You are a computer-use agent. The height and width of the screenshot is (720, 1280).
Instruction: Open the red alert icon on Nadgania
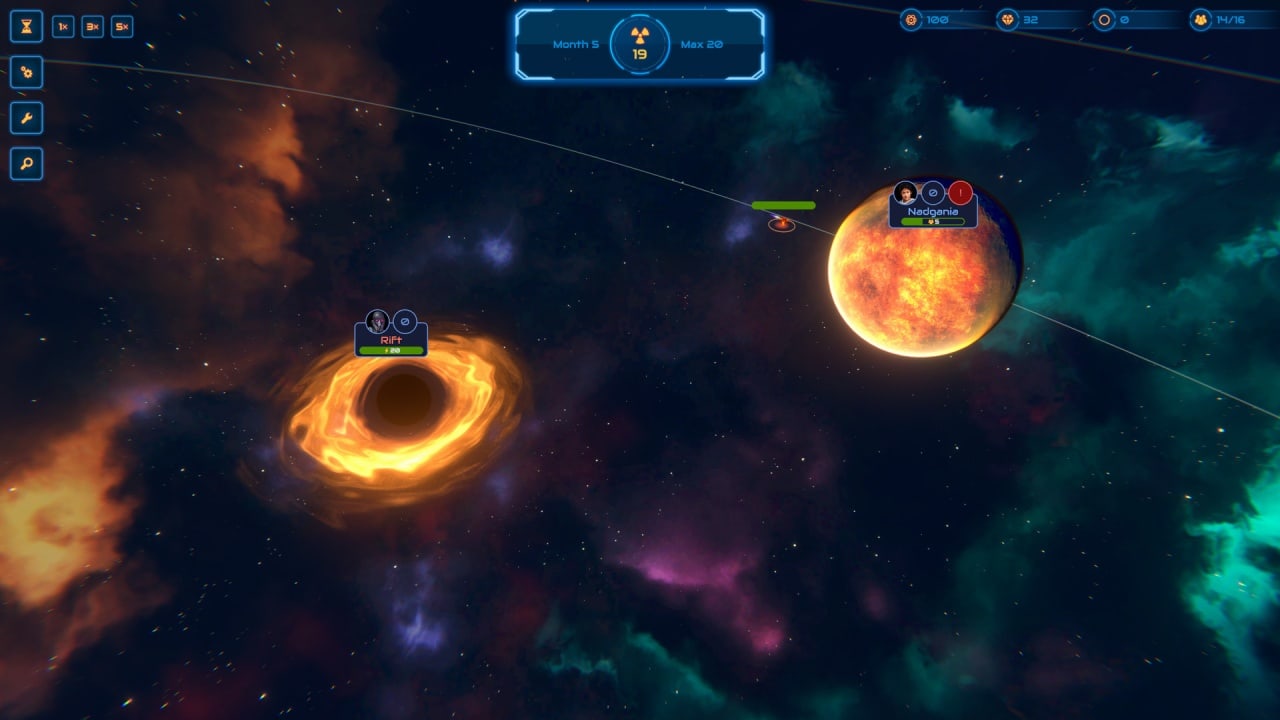pos(961,193)
